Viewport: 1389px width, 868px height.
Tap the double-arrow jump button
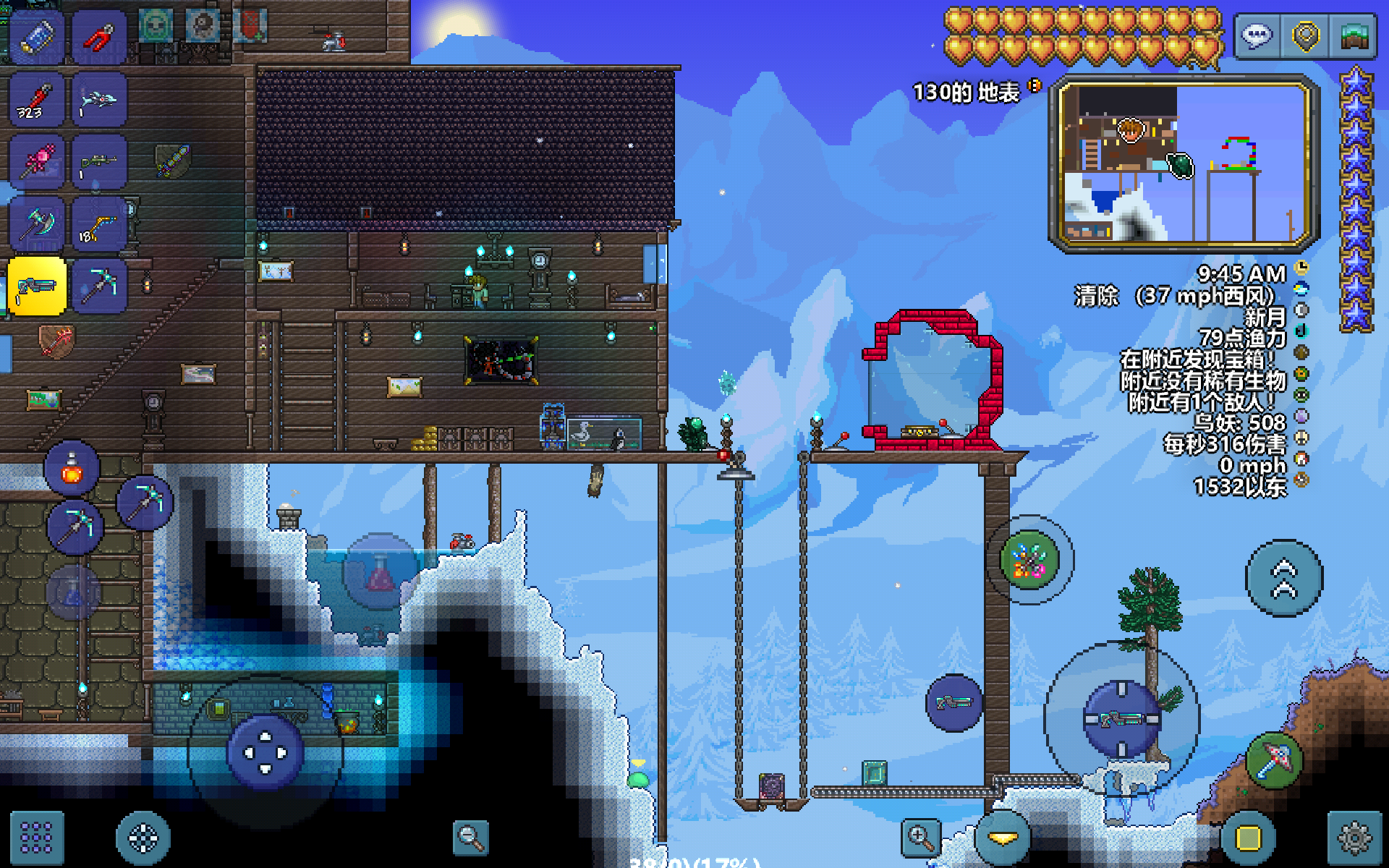pos(1284,578)
